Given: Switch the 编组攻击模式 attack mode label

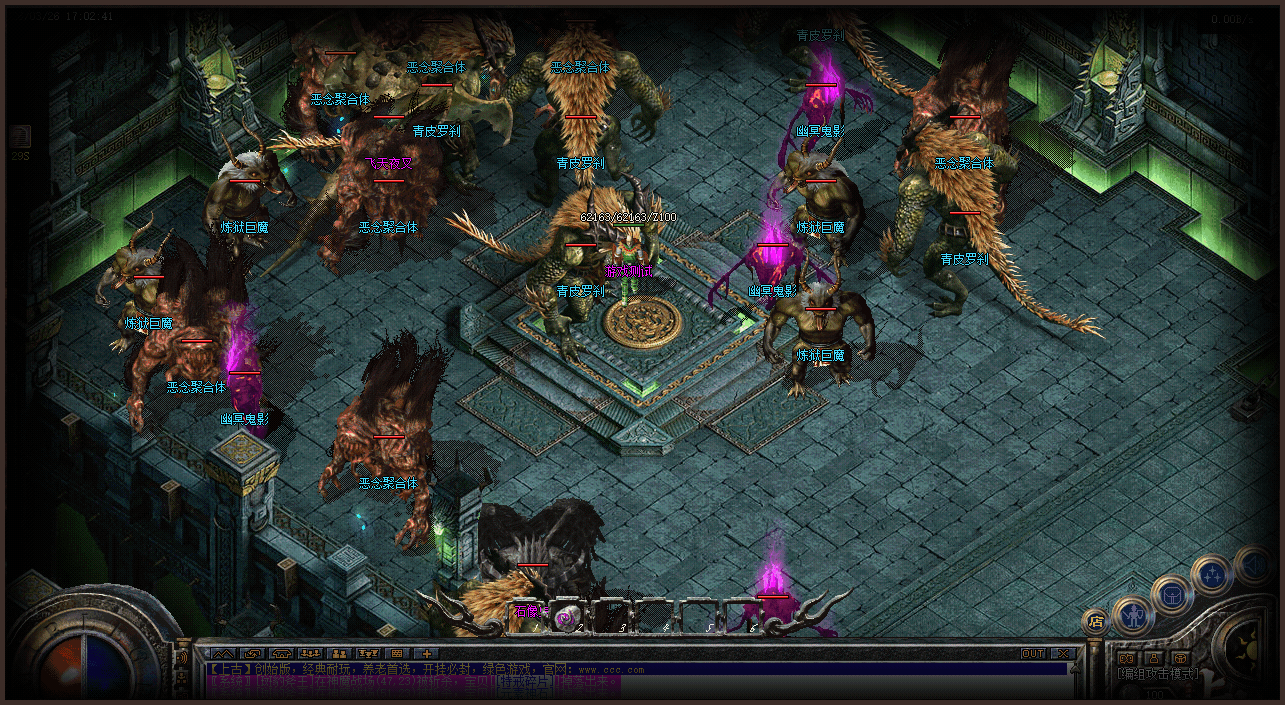Looking at the screenshot, I should coord(1155,674).
